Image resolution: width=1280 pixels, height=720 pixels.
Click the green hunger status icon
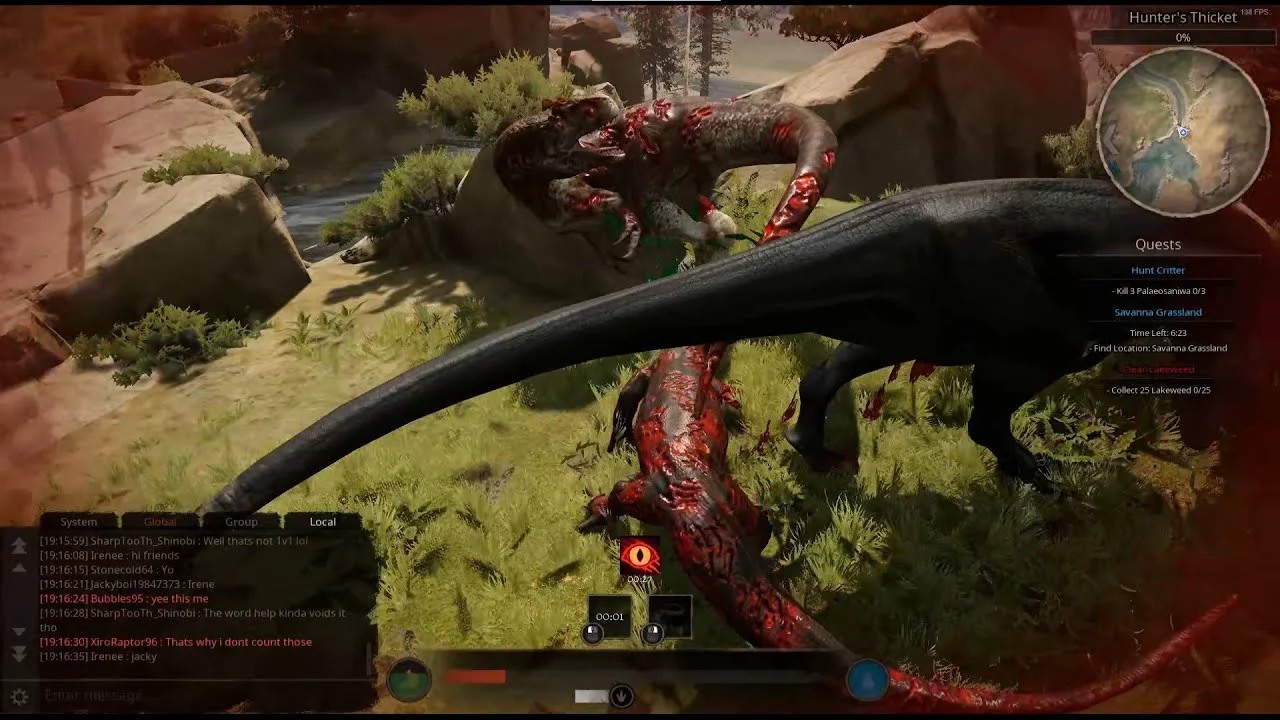click(408, 680)
